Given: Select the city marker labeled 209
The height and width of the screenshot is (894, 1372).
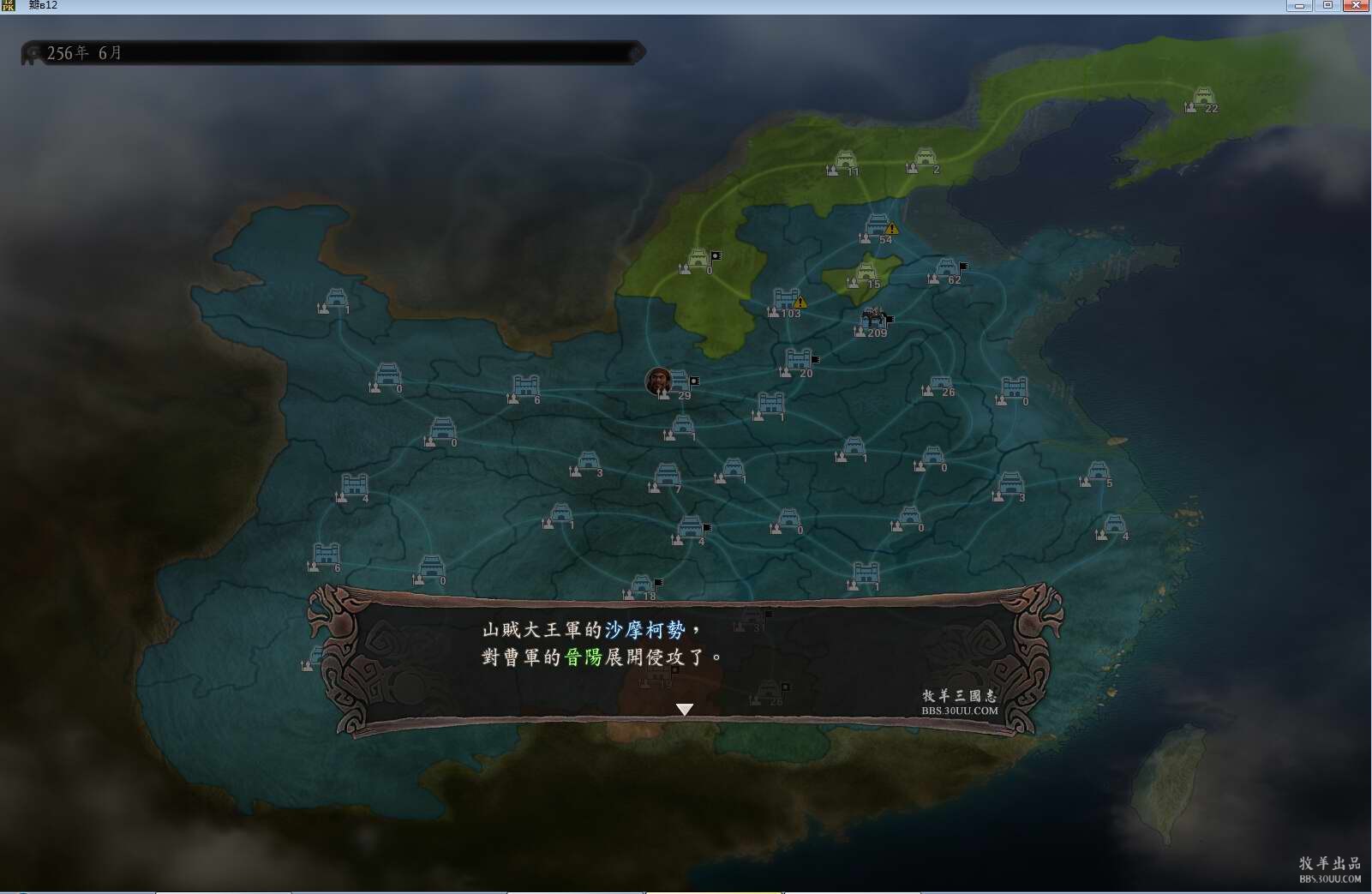Looking at the screenshot, I should (873, 320).
